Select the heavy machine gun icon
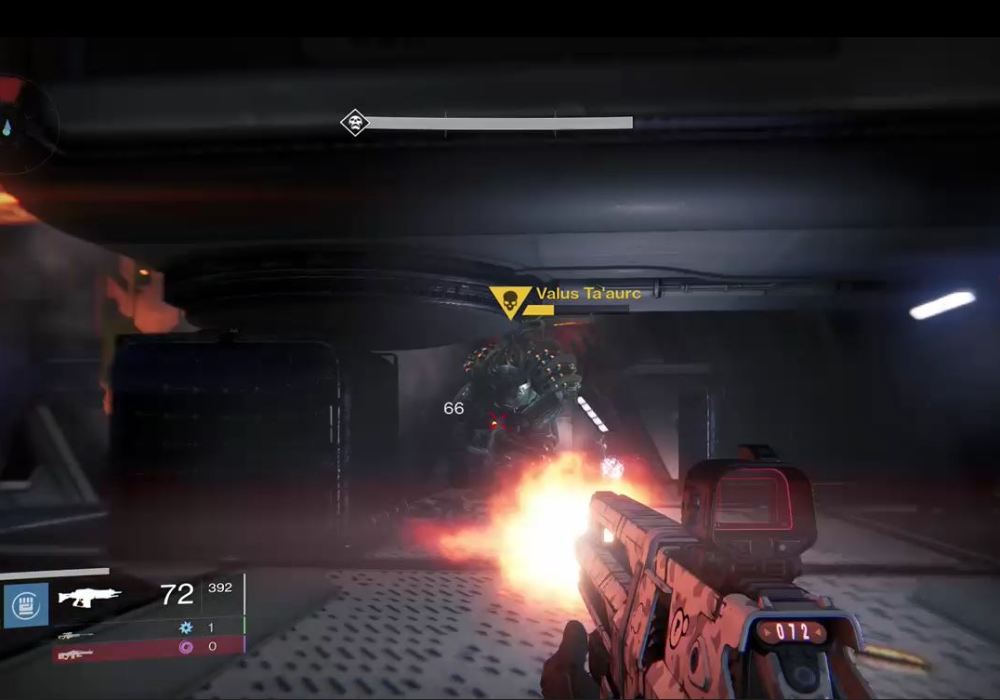This screenshot has height=700, width=1000. tap(76, 654)
